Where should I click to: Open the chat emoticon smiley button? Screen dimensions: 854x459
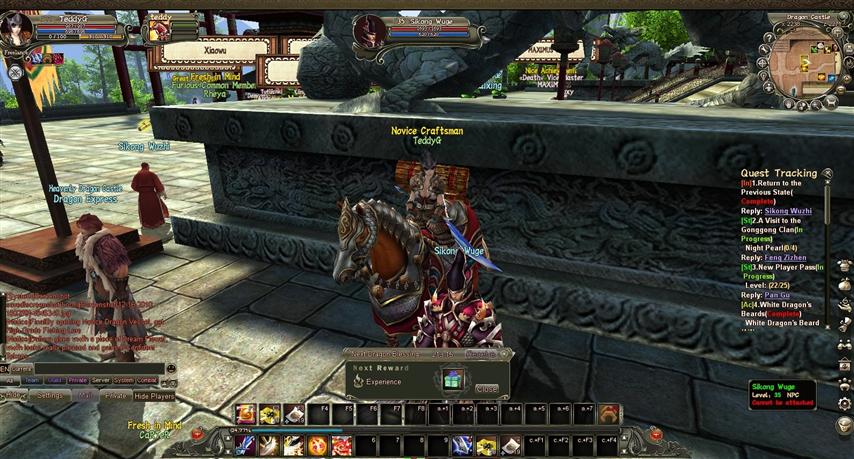point(171,369)
